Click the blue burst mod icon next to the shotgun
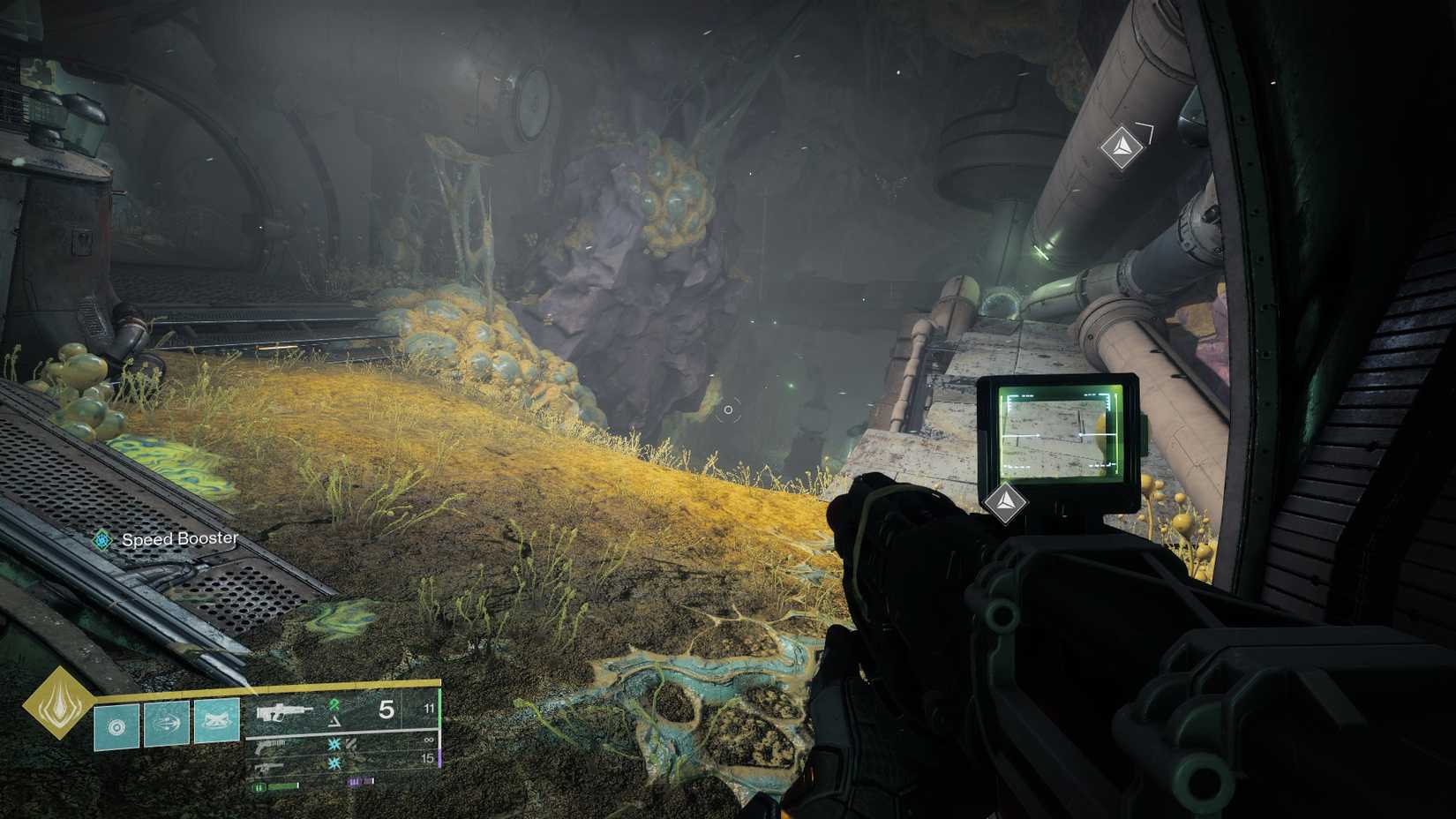 tap(334, 746)
